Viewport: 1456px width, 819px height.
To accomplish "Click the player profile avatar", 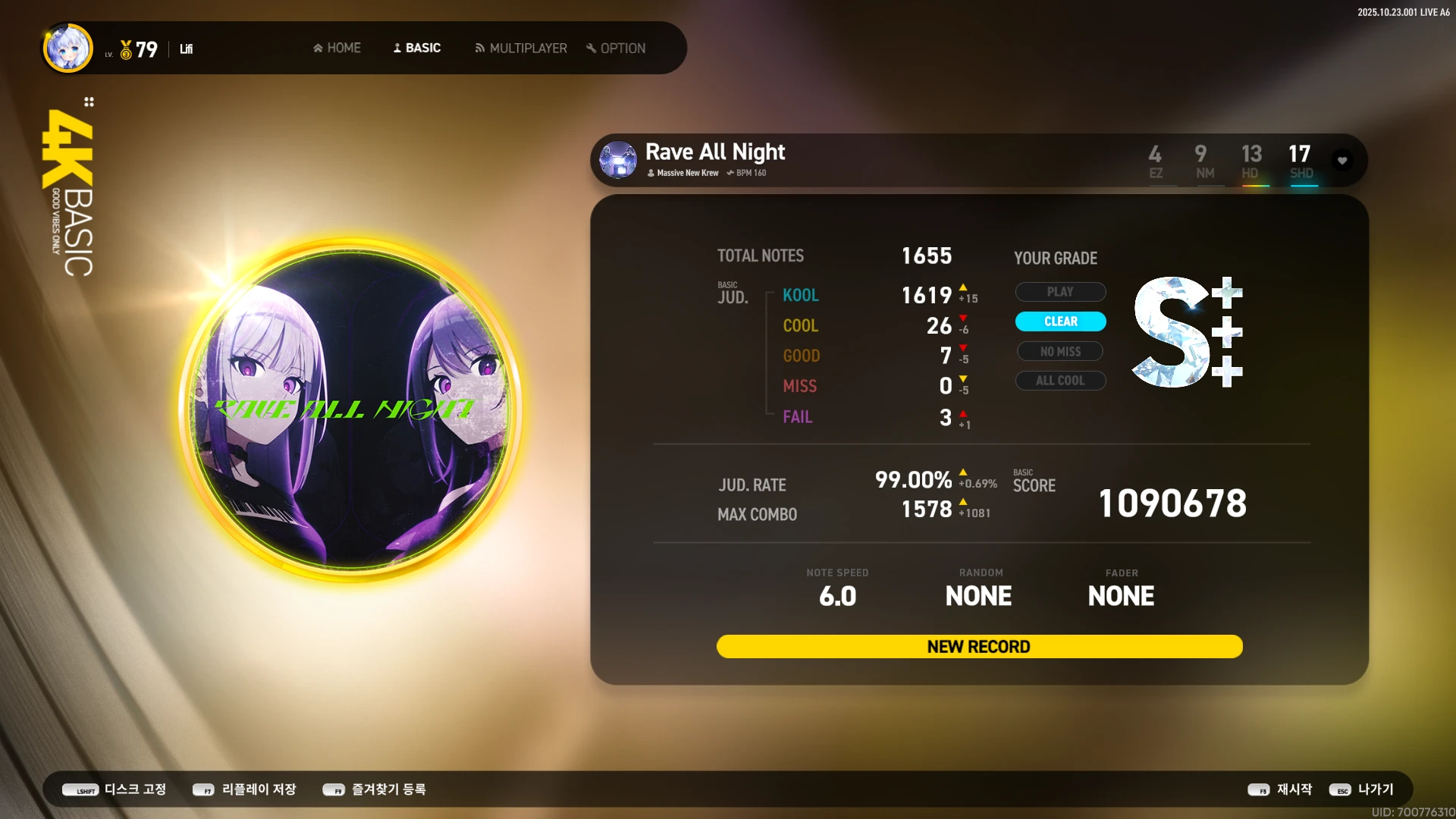I will tap(68, 48).
